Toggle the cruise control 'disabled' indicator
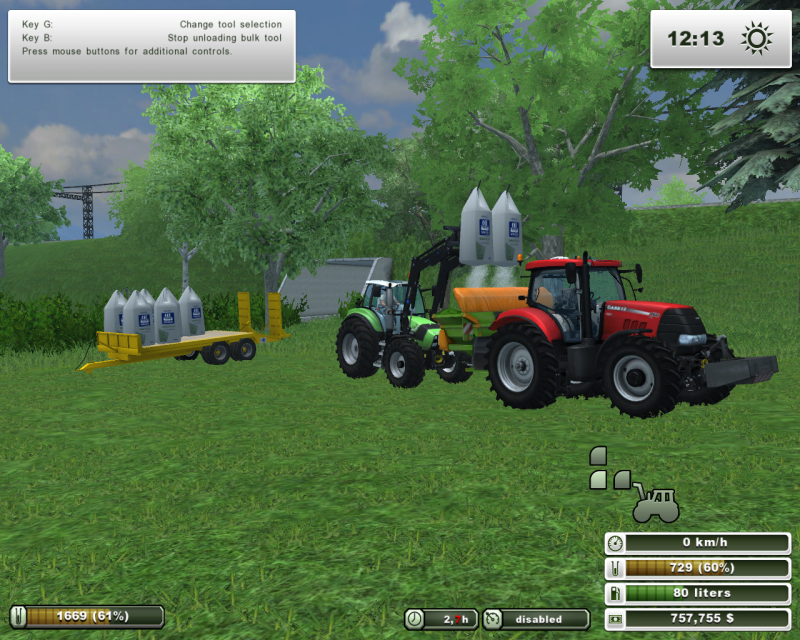Image resolution: width=800 pixels, height=640 pixels. point(537,619)
